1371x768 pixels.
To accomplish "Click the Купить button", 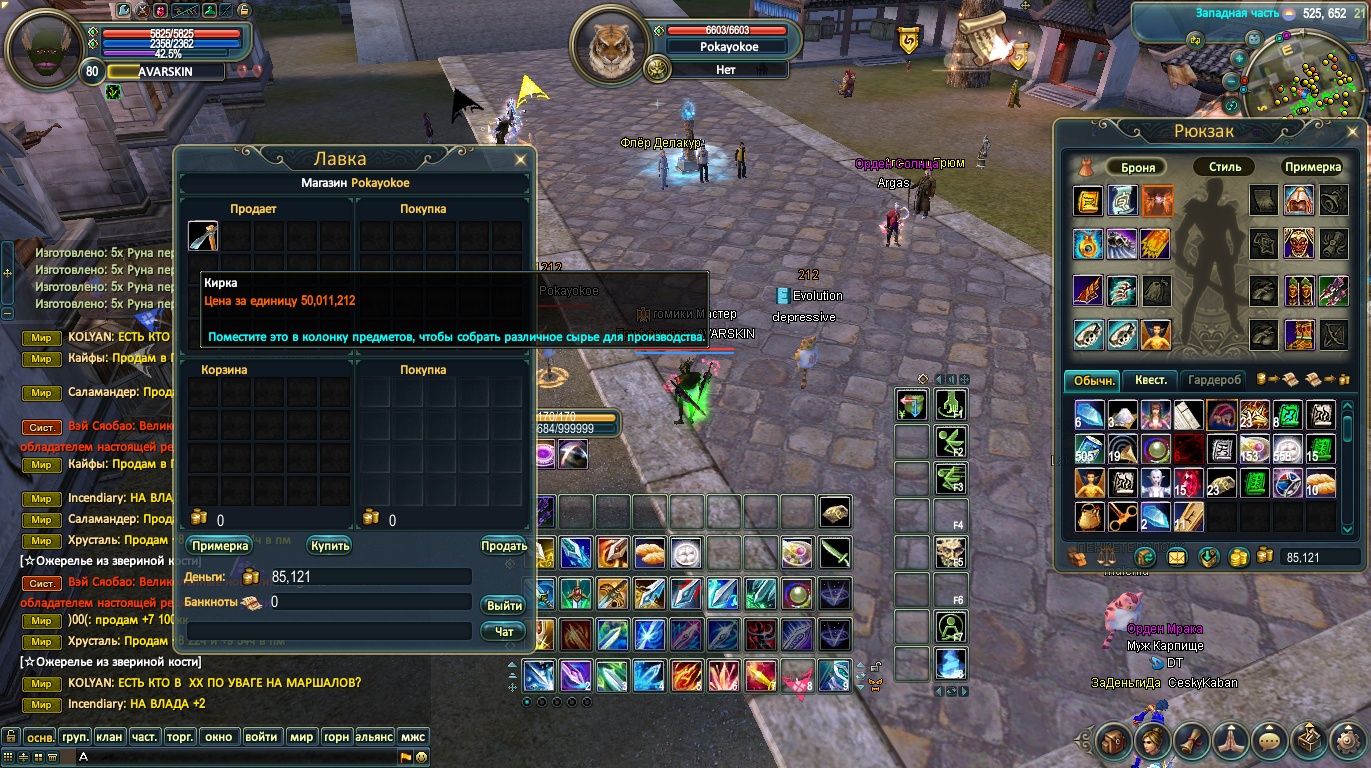I will pos(329,546).
